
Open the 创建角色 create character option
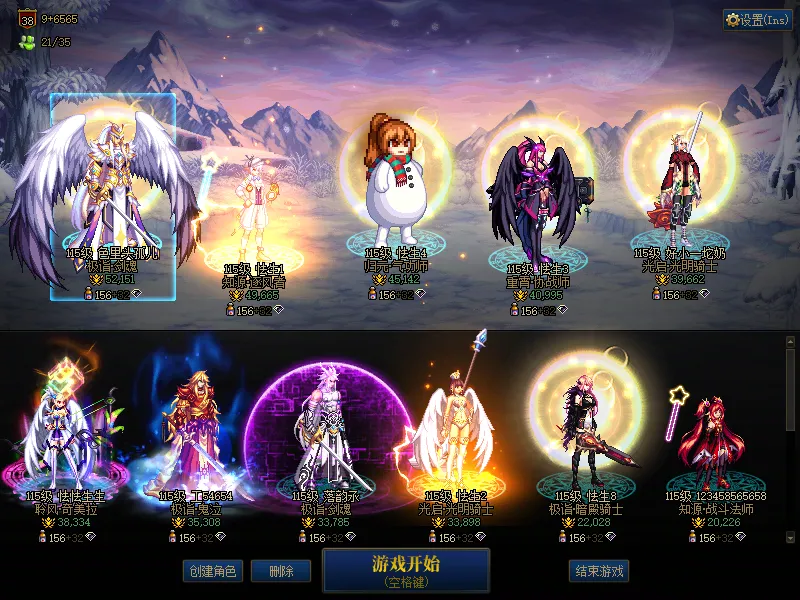(x=211, y=571)
